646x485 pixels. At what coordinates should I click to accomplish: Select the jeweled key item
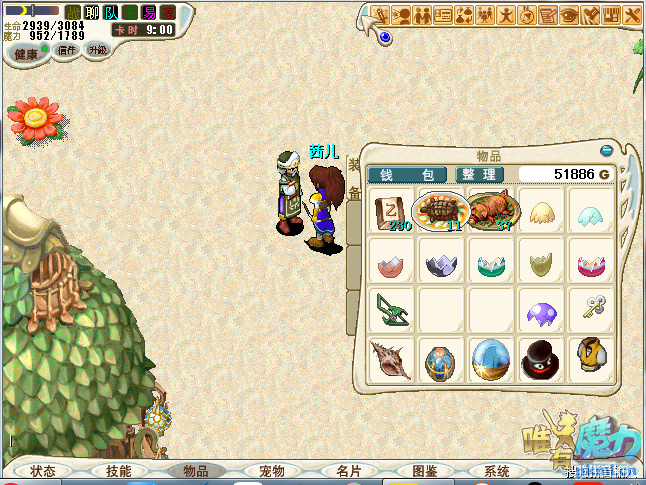pos(591,312)
